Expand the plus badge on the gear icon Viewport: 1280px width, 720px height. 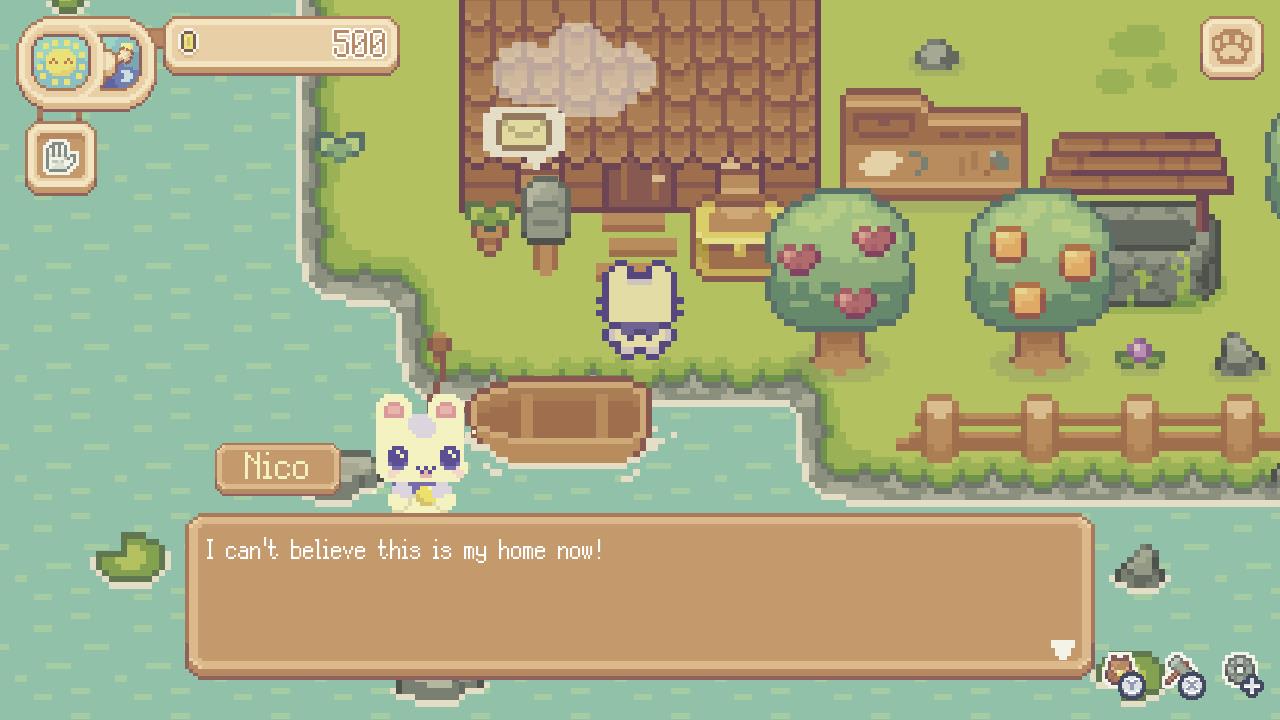tap(1253, 687)
